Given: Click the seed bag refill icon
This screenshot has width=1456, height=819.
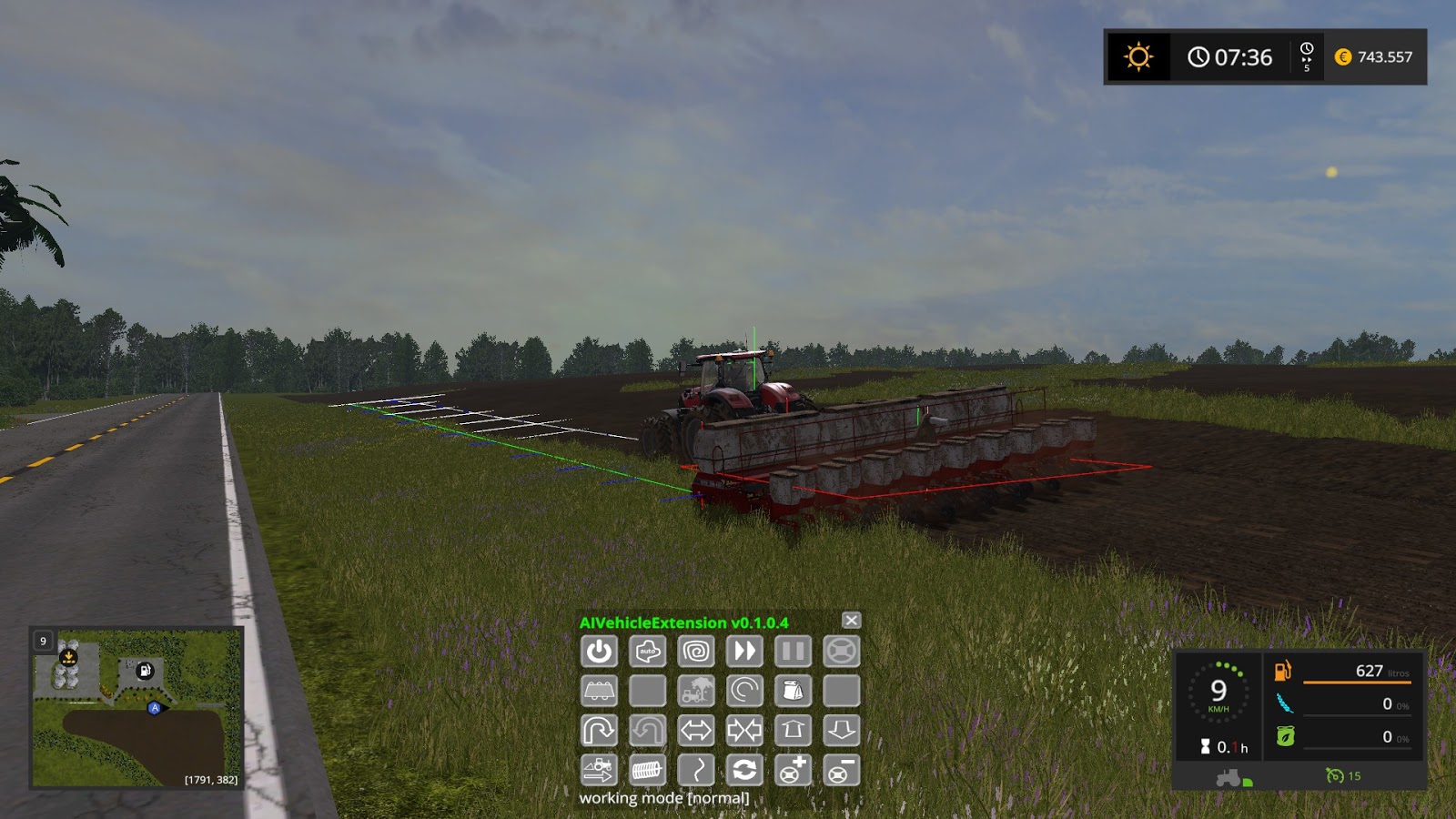Looking at the screenshot, I should click(794, 691).
